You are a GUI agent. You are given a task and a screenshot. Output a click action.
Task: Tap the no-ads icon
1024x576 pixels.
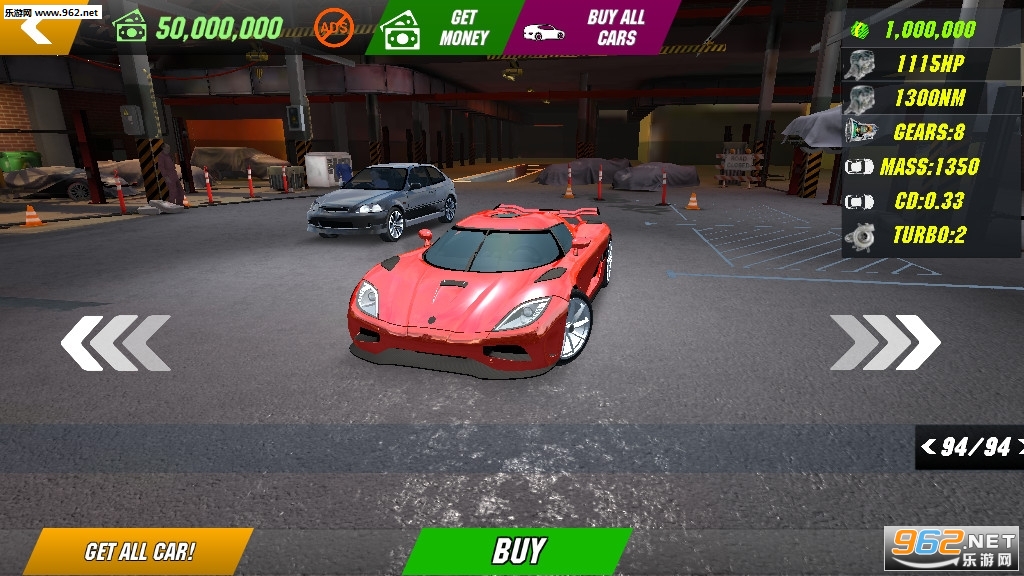[334, 28]
